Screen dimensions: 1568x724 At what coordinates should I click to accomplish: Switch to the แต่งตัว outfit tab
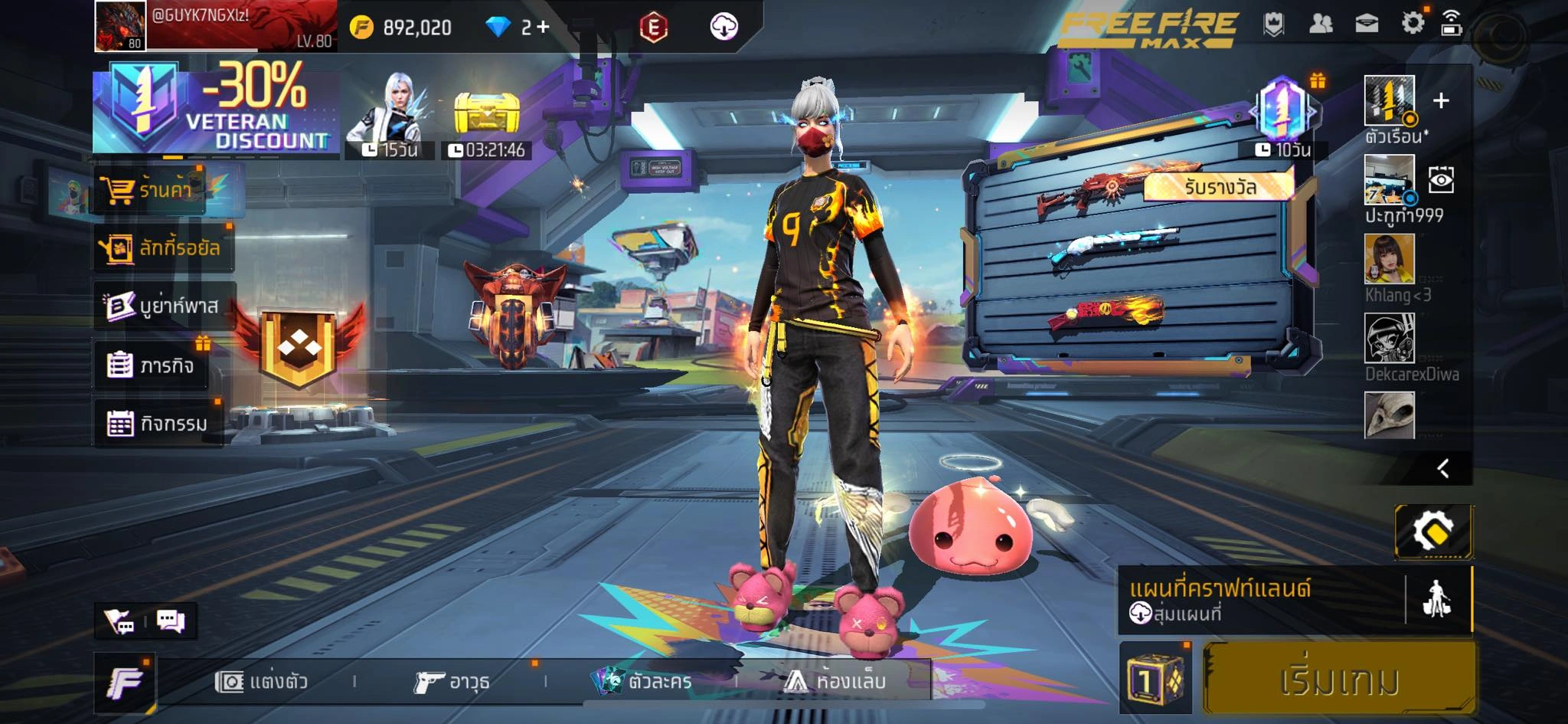pyautogui.click(x=262, y=681)
